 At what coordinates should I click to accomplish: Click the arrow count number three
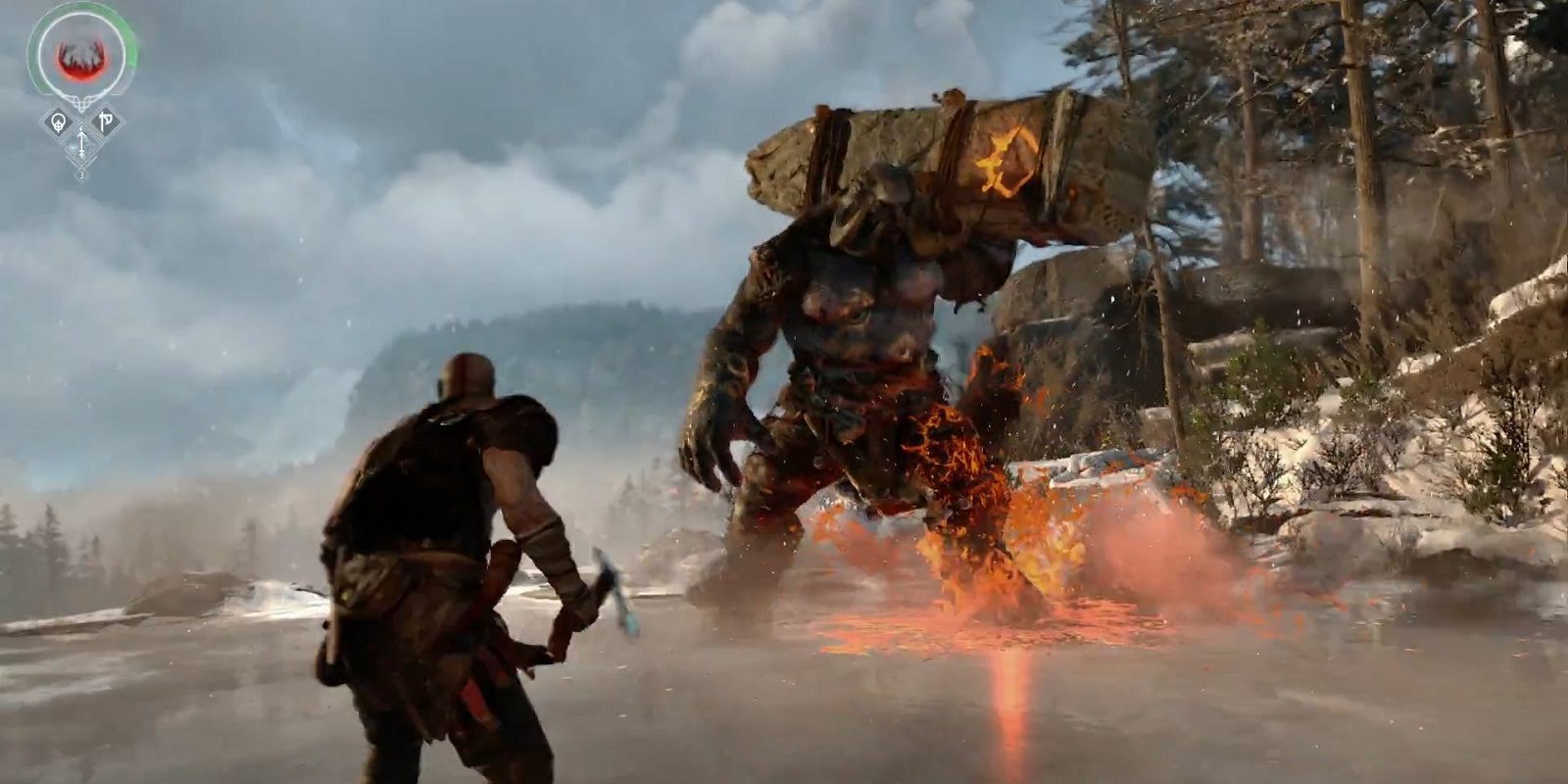(81, 174)
